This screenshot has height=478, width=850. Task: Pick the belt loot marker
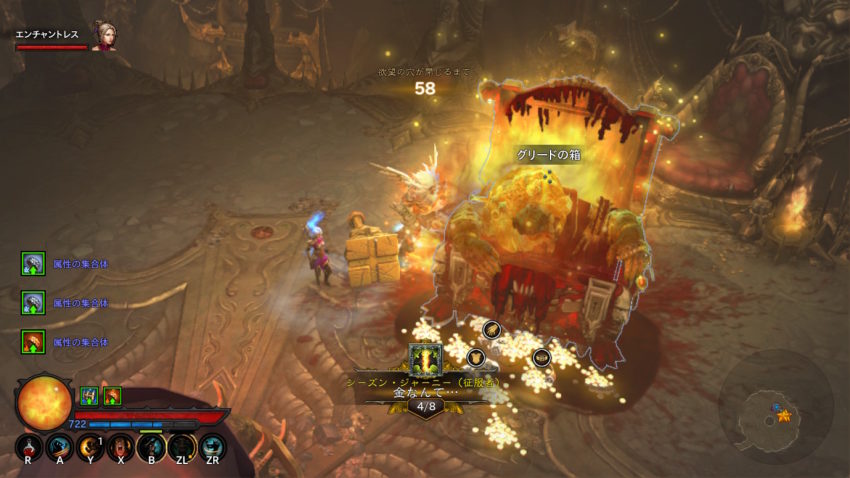541,356
